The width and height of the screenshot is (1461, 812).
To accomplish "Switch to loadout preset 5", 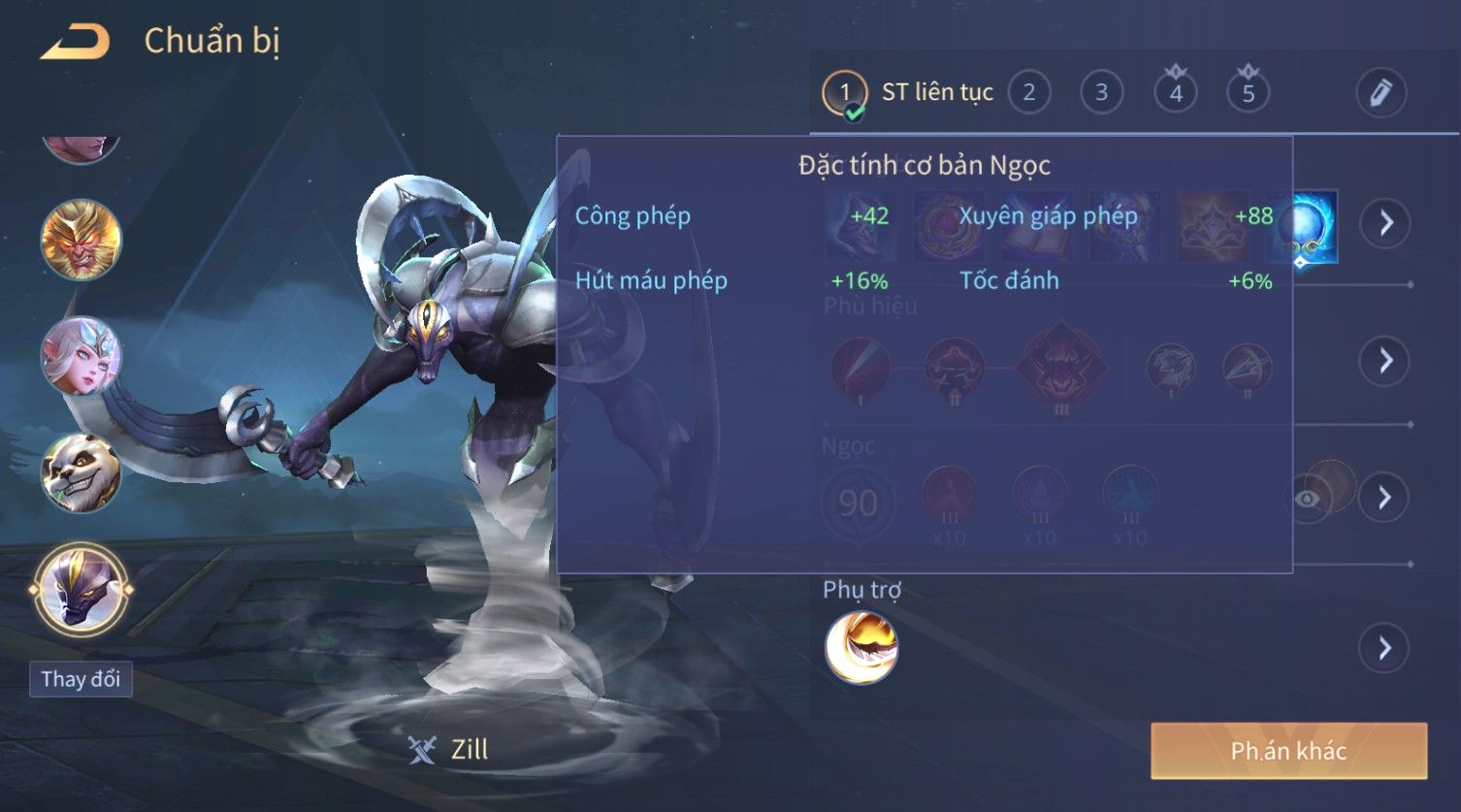I will [x=1248, y=93].
